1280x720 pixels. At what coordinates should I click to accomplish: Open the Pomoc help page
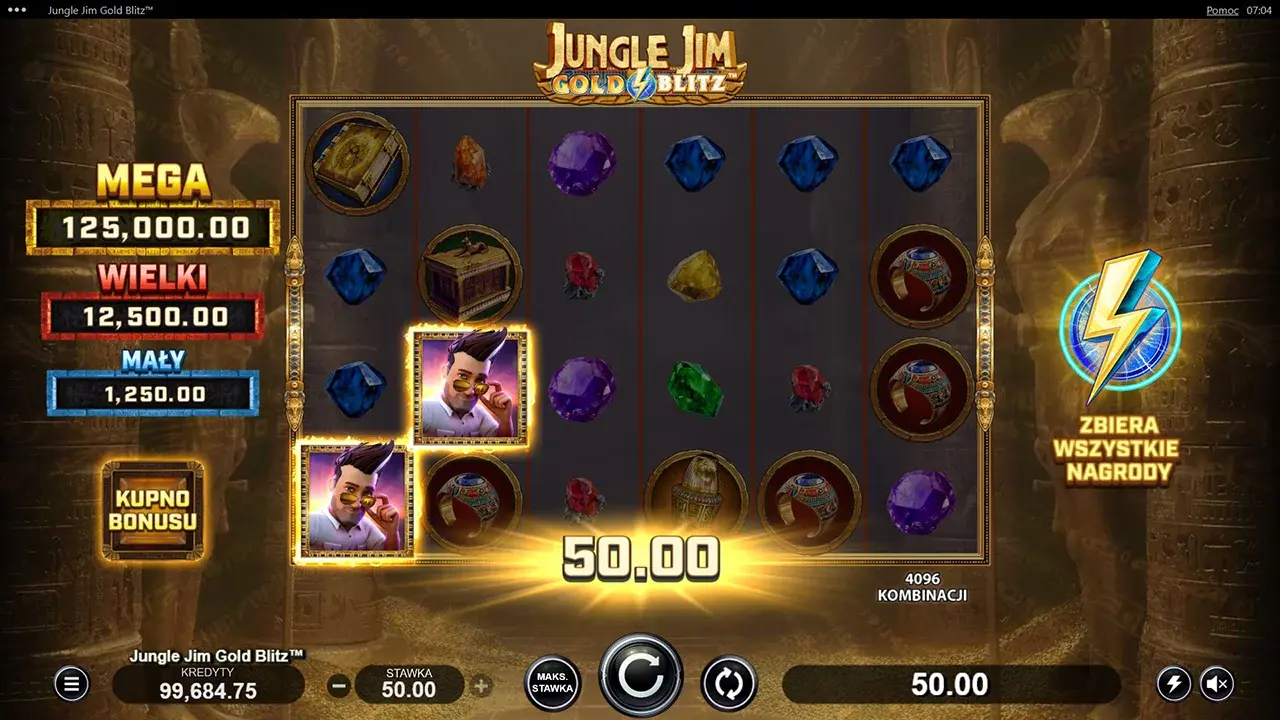(x=1221, y=10)
